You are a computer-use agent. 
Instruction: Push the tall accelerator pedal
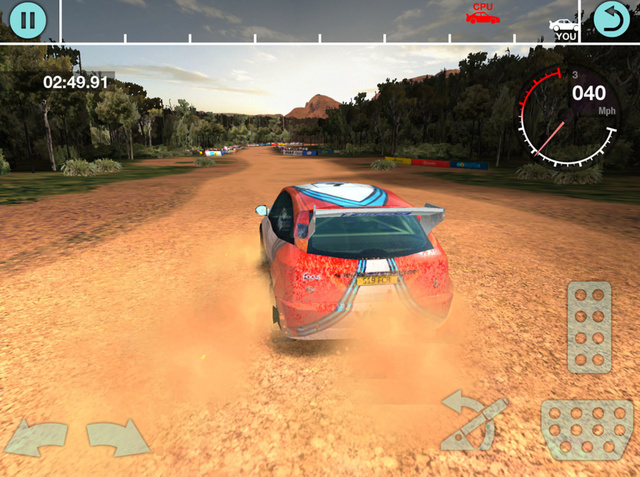589,327
